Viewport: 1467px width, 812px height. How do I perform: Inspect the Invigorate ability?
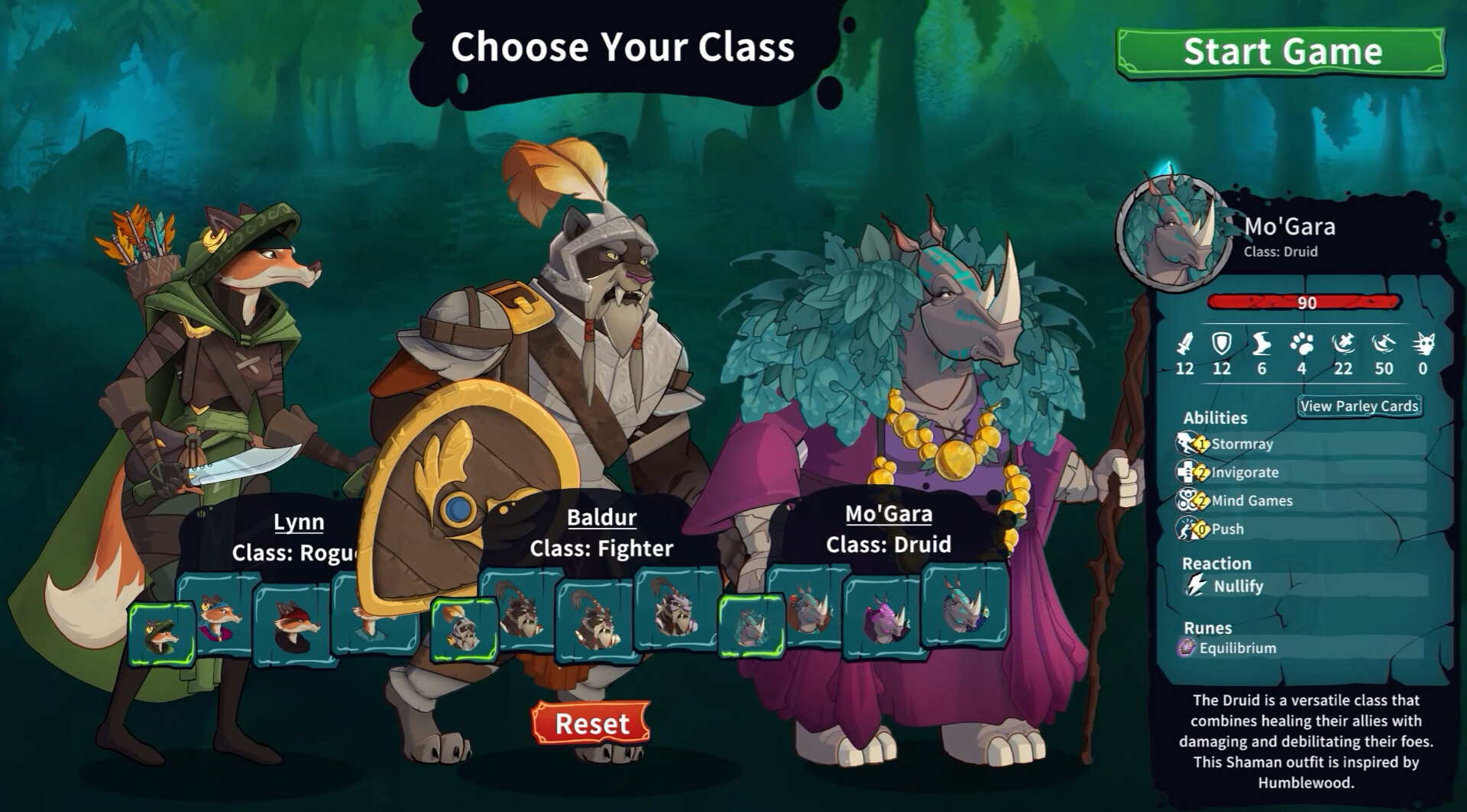point(1244,472)
